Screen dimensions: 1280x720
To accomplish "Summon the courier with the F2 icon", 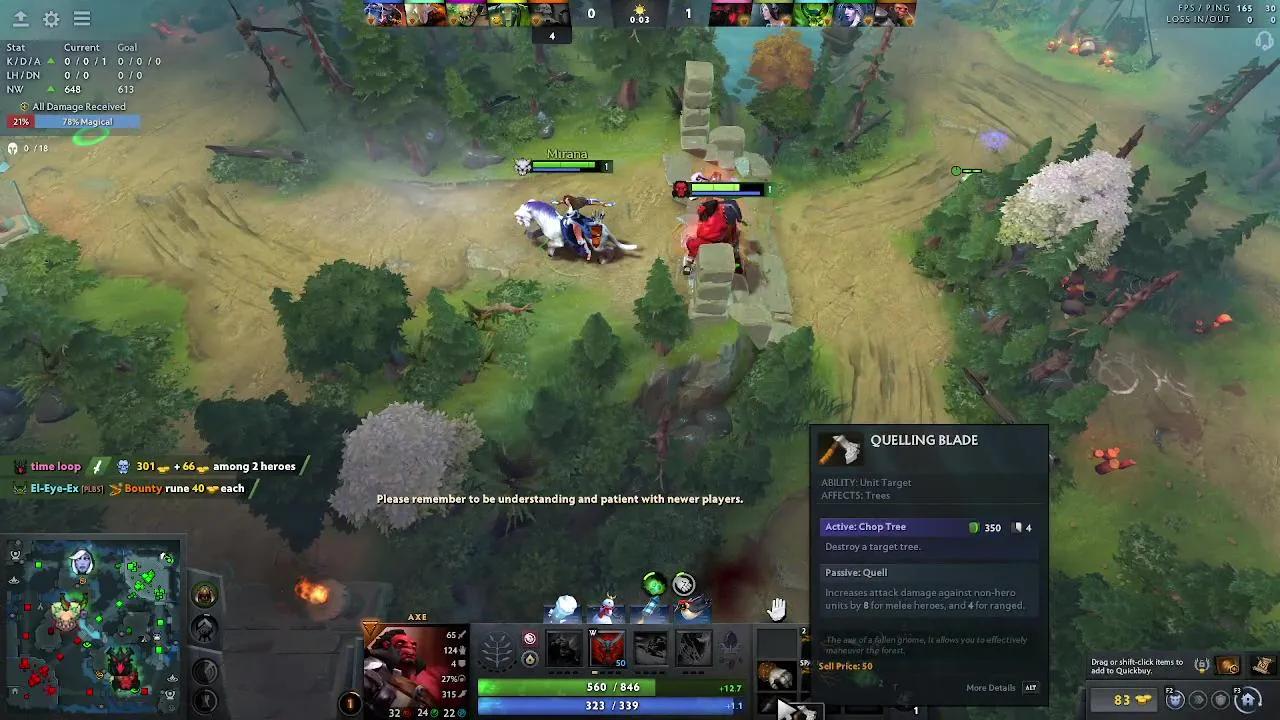I will [1174, 700].
